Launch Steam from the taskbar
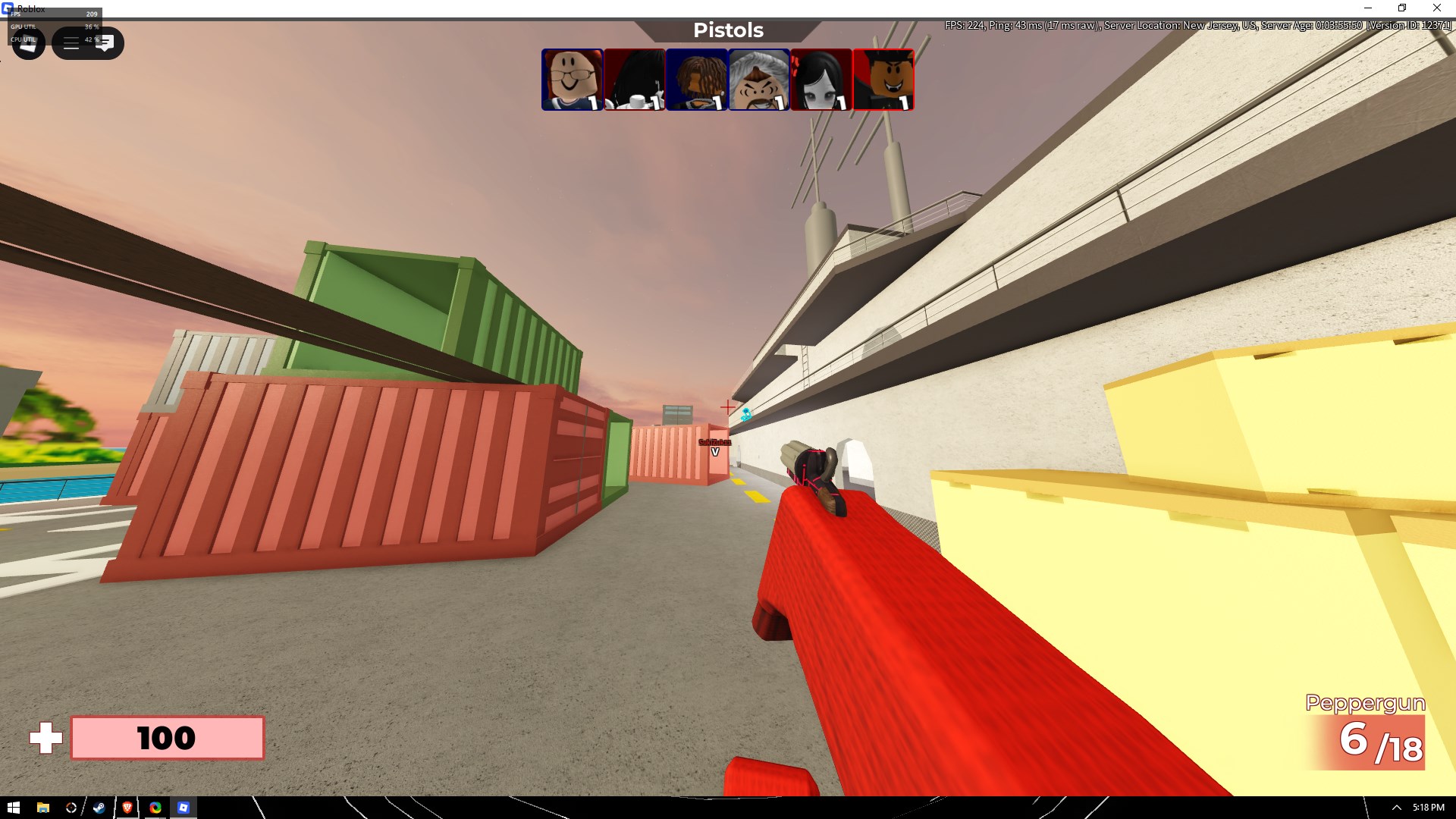 pos(99,808)
